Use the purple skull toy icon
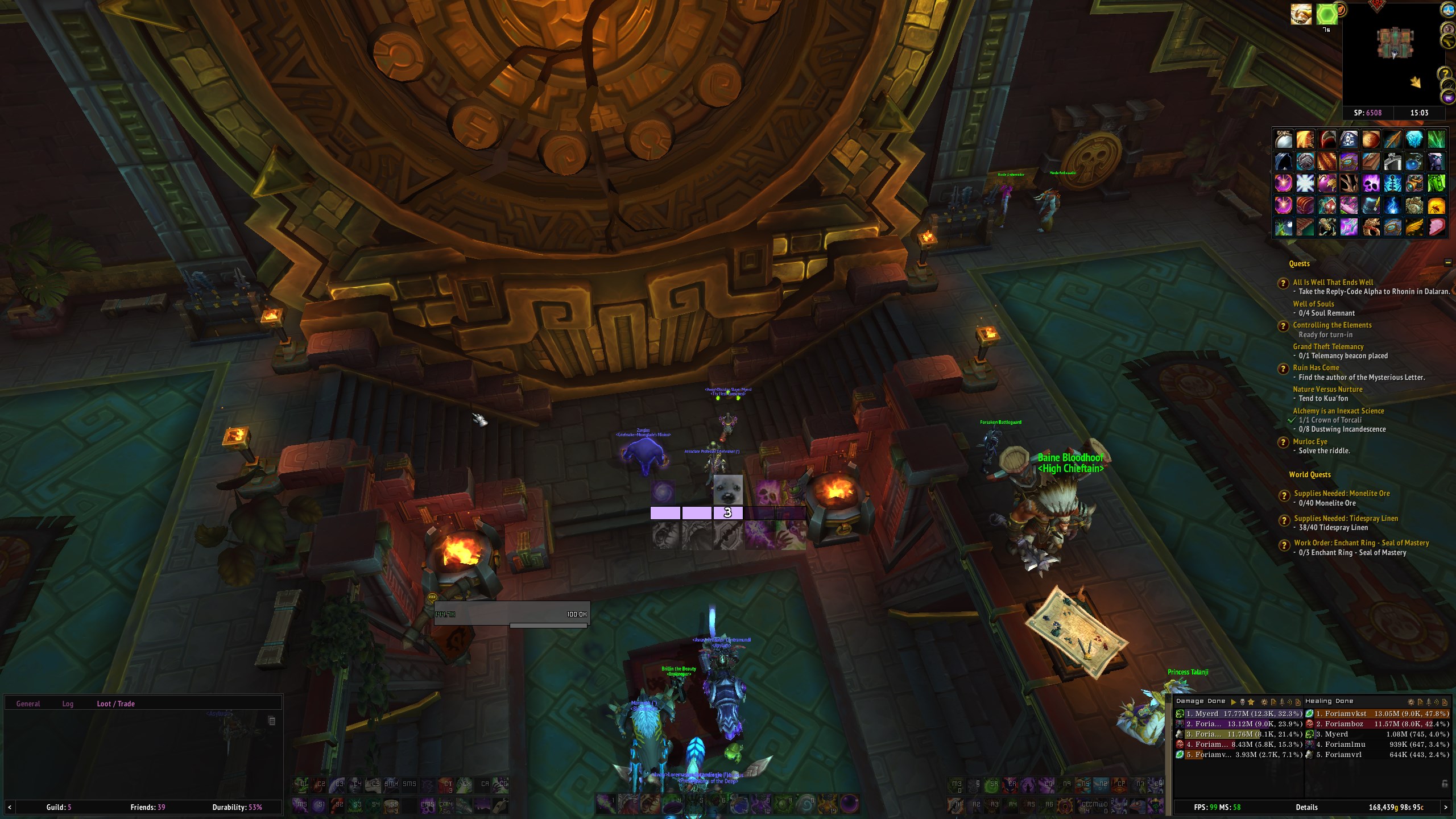Viewport: 1456px width, 819px height. pyautogui.click(x=1371, y=183)
